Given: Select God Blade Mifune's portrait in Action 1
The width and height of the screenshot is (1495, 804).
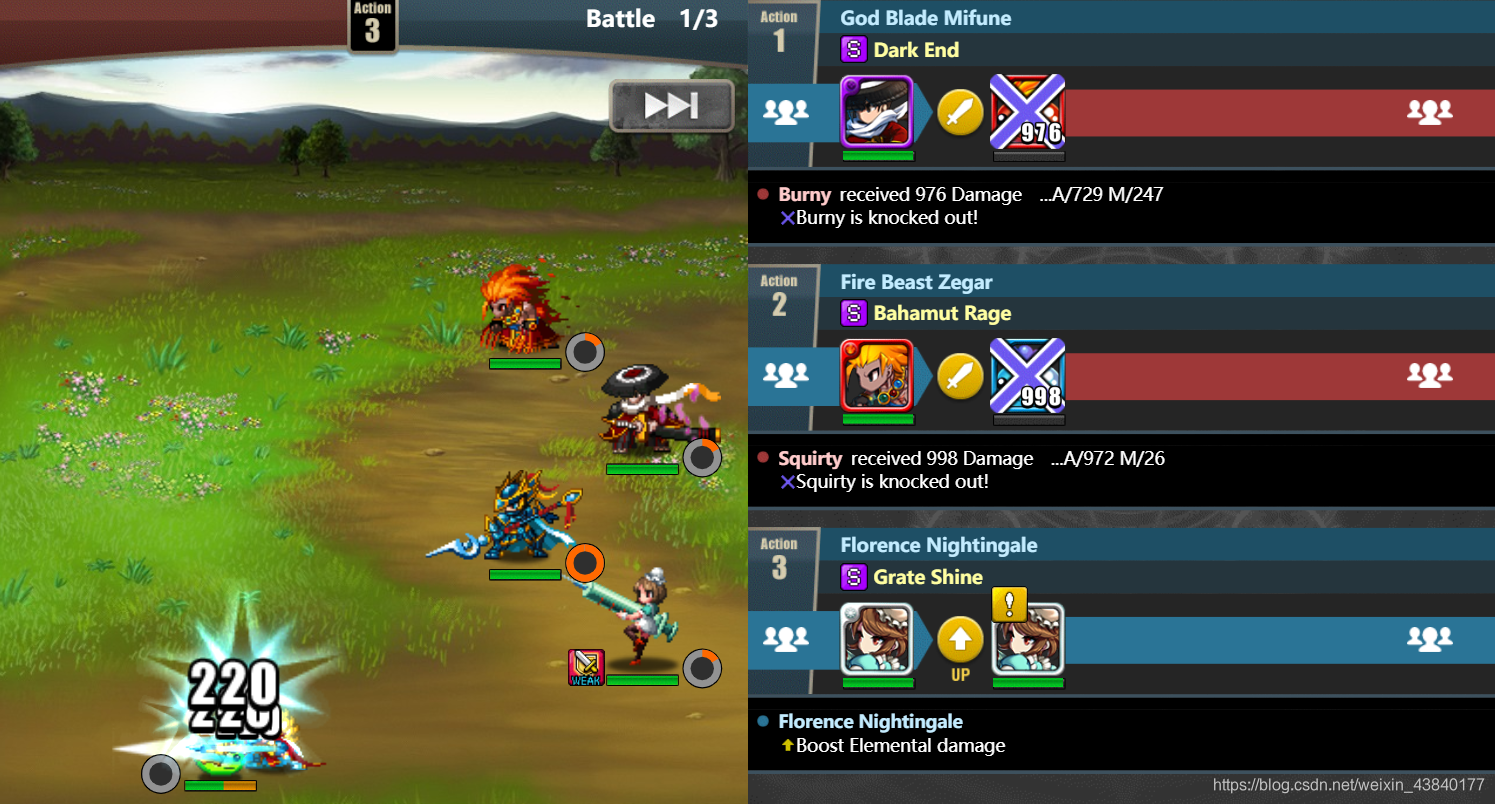Looking at the screenshot, I should click(x=876, y=111).
